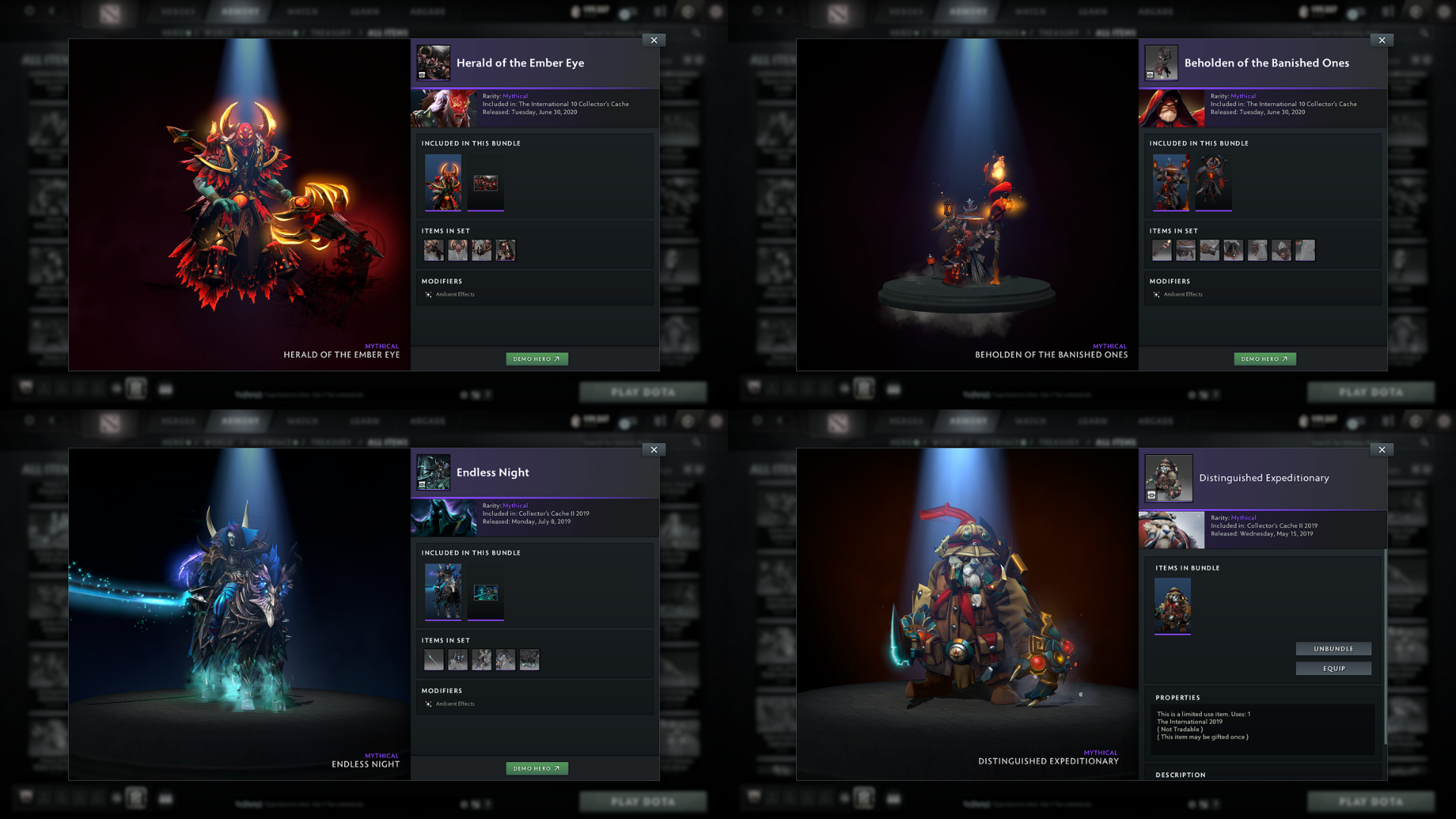Screen dimensions: 1456x819
Task: Click the search magnifier icon
Action: point(696,33)
